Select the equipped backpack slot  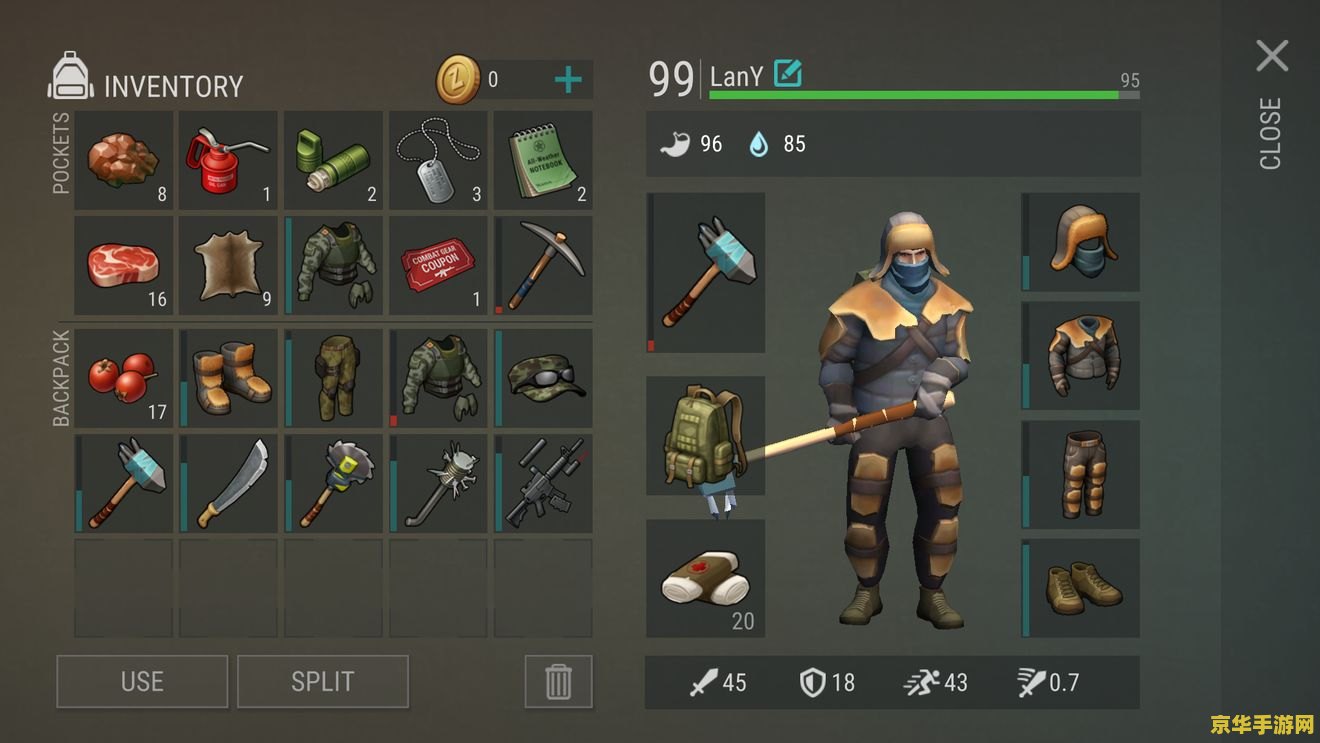coord(706,436)
